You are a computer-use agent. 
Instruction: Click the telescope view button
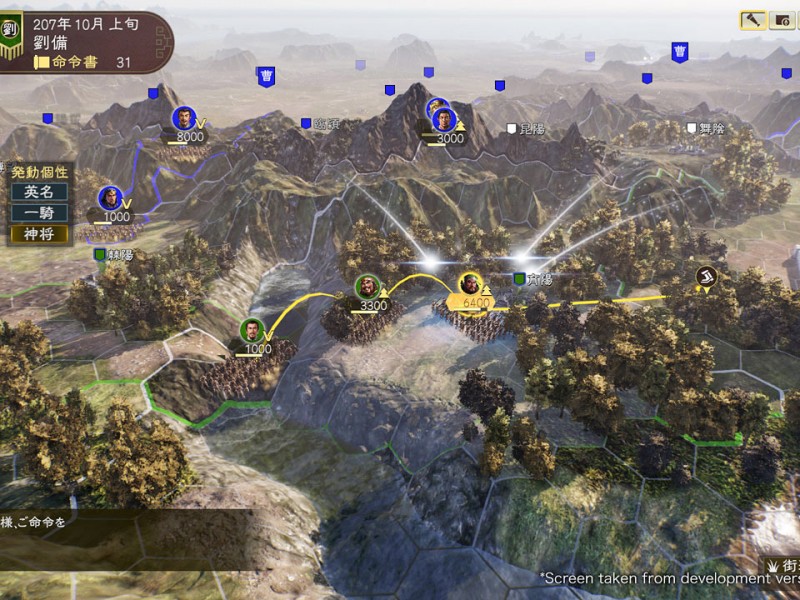pos(753,20)
